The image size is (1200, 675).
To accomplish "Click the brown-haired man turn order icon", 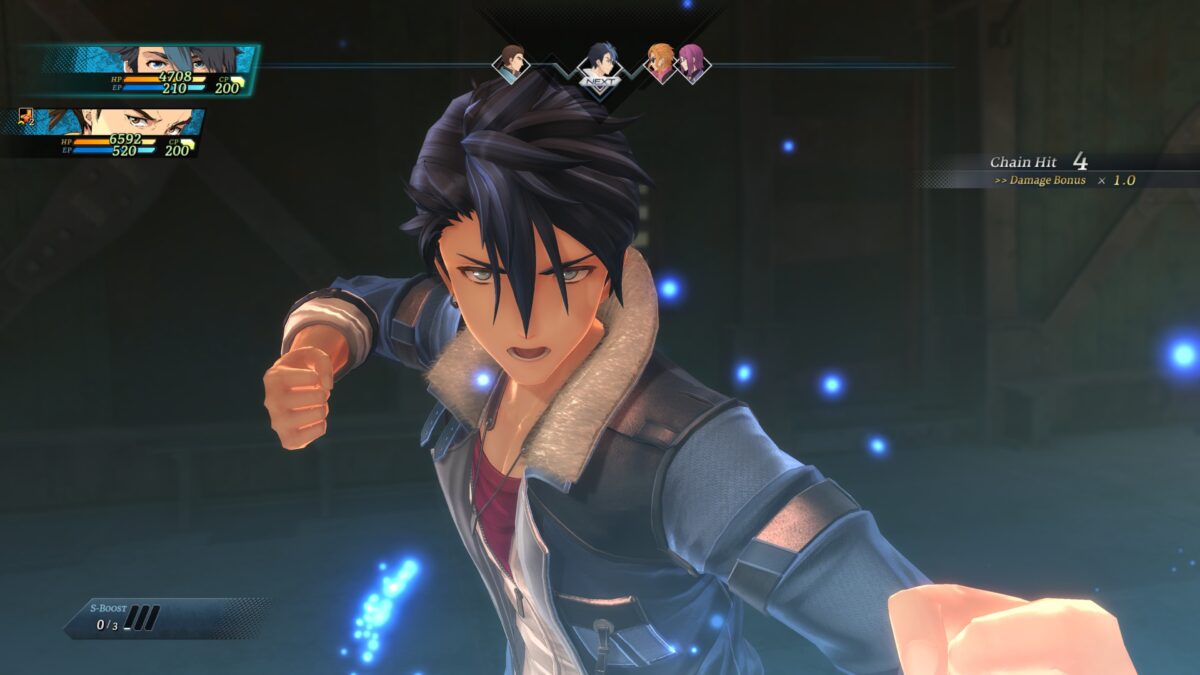I will click(511, 61).
